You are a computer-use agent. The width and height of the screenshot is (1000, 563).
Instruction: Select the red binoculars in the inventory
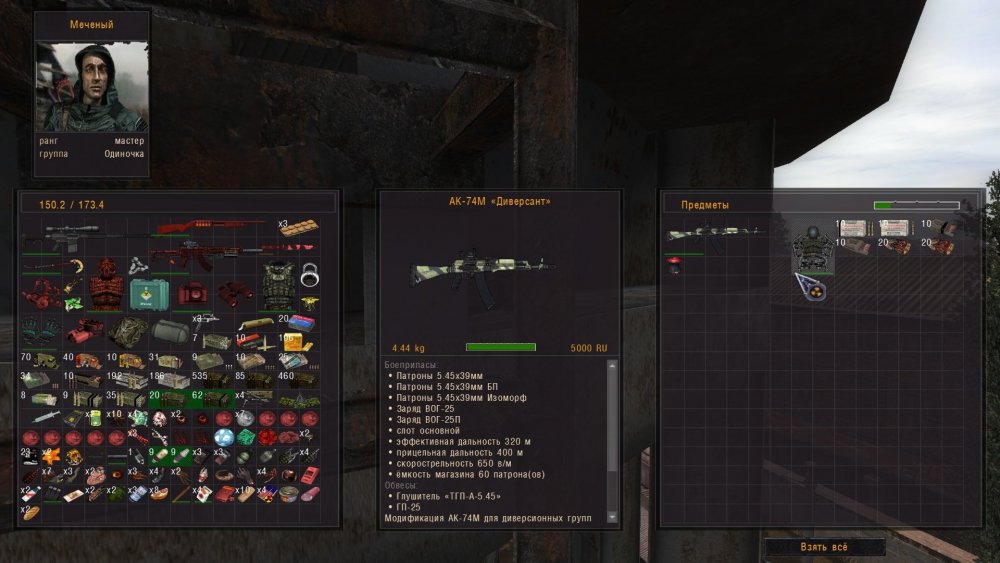(x=235, y=290)
